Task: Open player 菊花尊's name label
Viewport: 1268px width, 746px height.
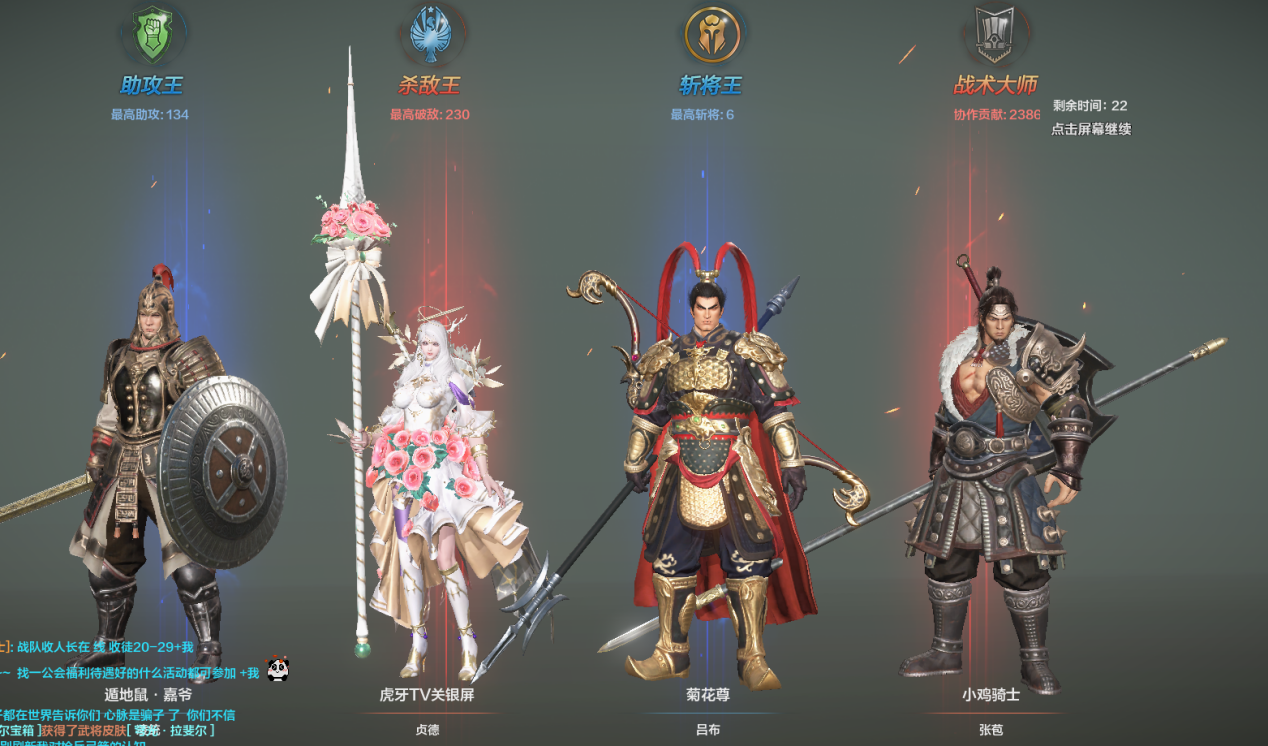Action: 708,694
